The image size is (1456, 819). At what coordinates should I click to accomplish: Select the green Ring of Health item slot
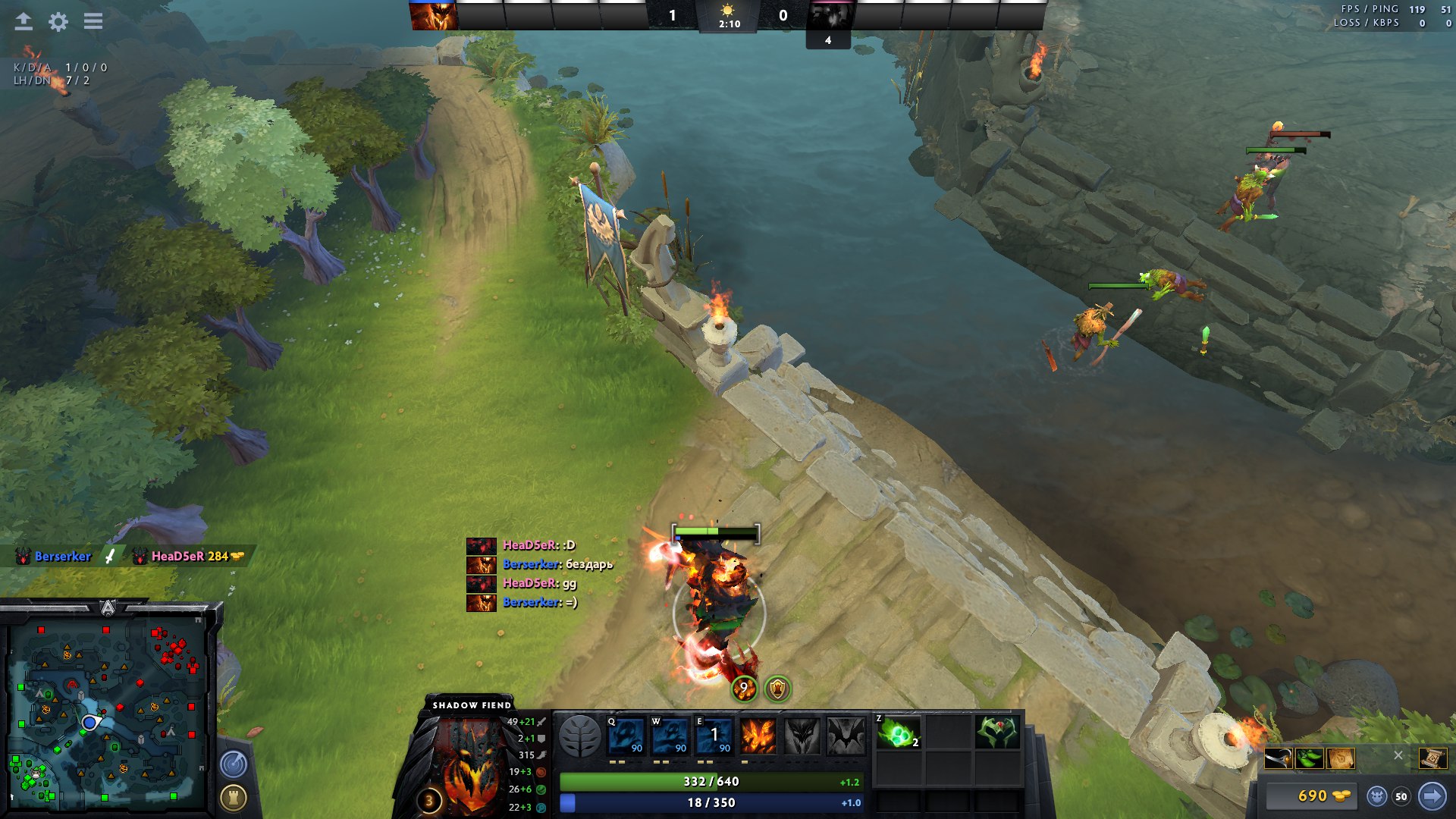tap(997, 733)
